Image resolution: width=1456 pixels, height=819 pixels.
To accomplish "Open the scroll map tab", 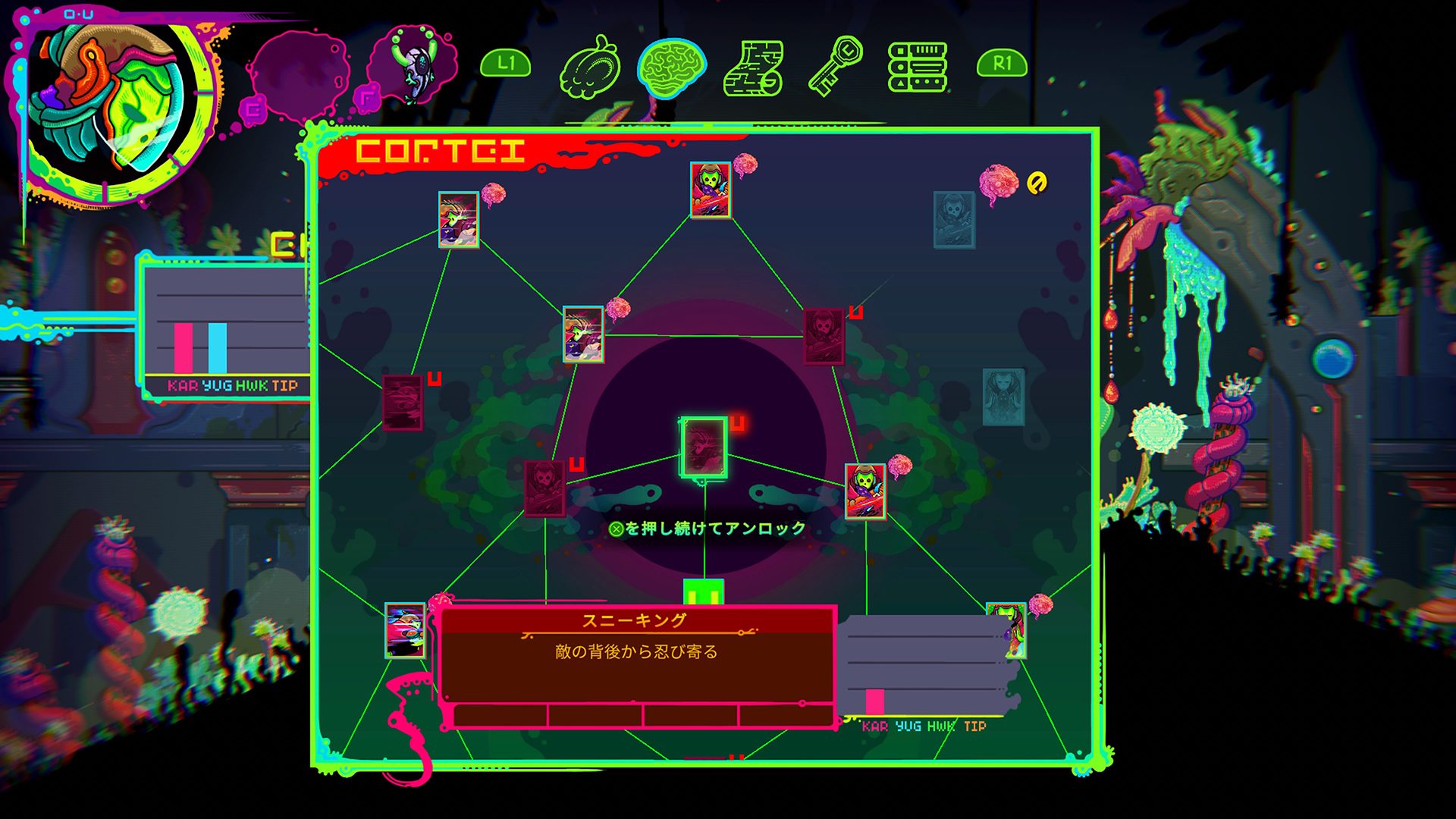I will pos(752,68).
